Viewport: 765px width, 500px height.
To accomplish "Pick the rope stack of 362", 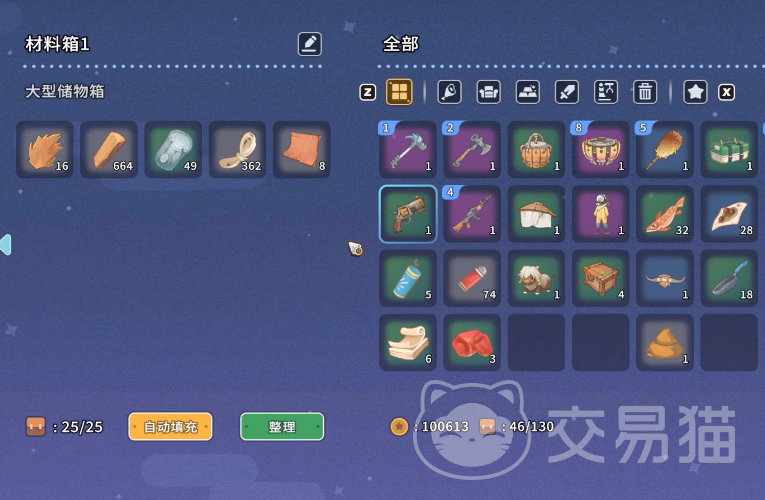I will pyautogui.click(x=237, y=150).
